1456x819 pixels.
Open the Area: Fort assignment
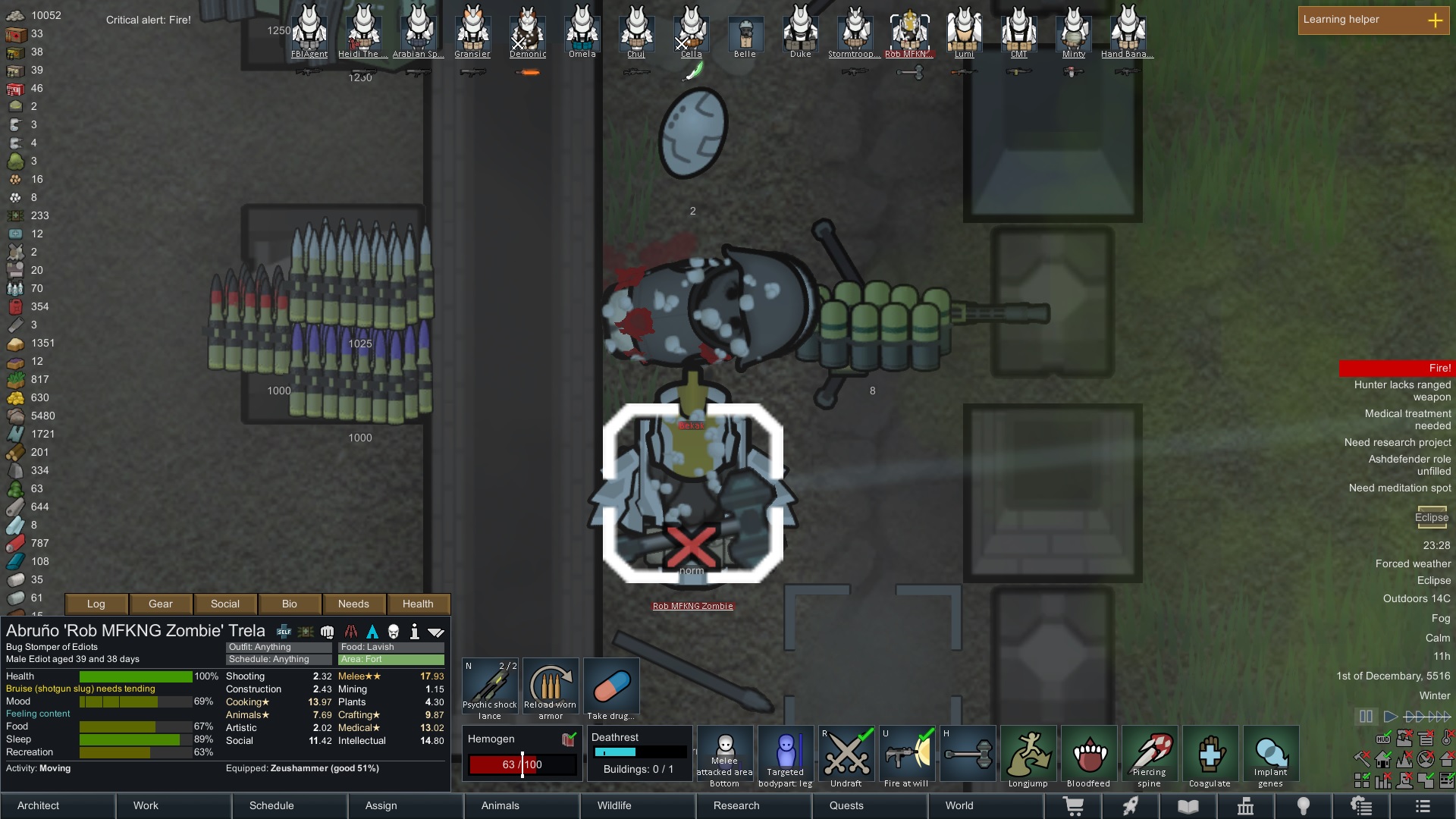[x=391, y=659]
